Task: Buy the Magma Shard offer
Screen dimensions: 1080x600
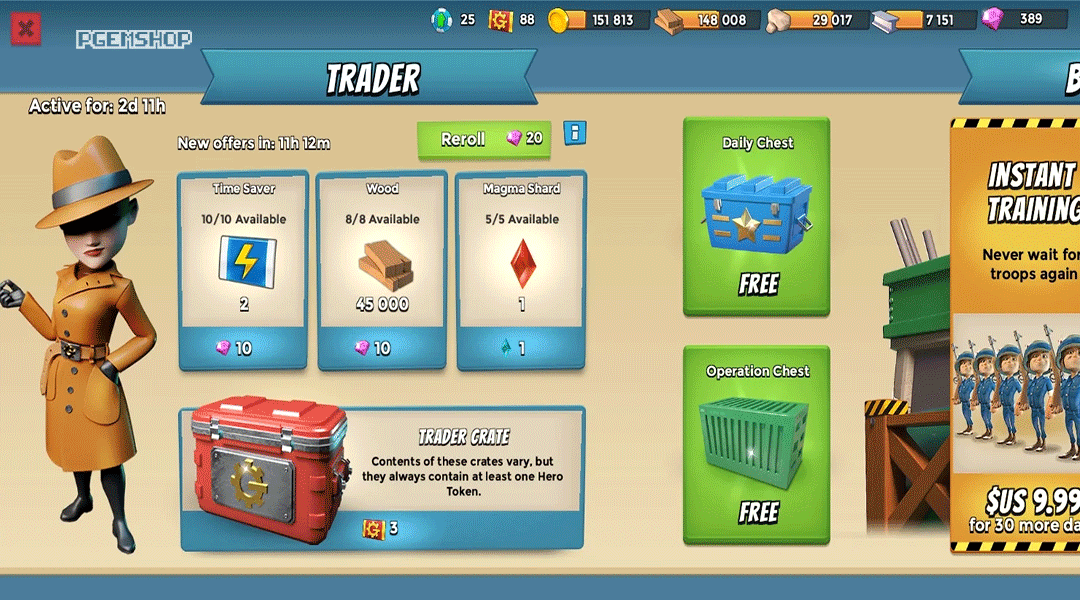Action: pos(521,347)
